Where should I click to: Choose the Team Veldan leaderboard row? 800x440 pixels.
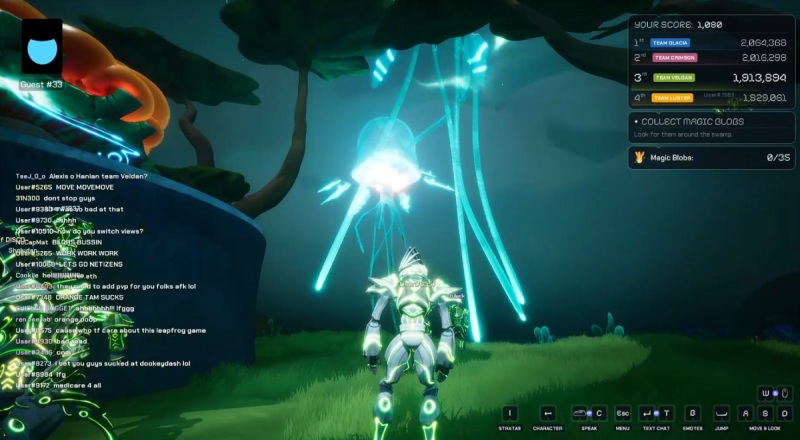710,77
